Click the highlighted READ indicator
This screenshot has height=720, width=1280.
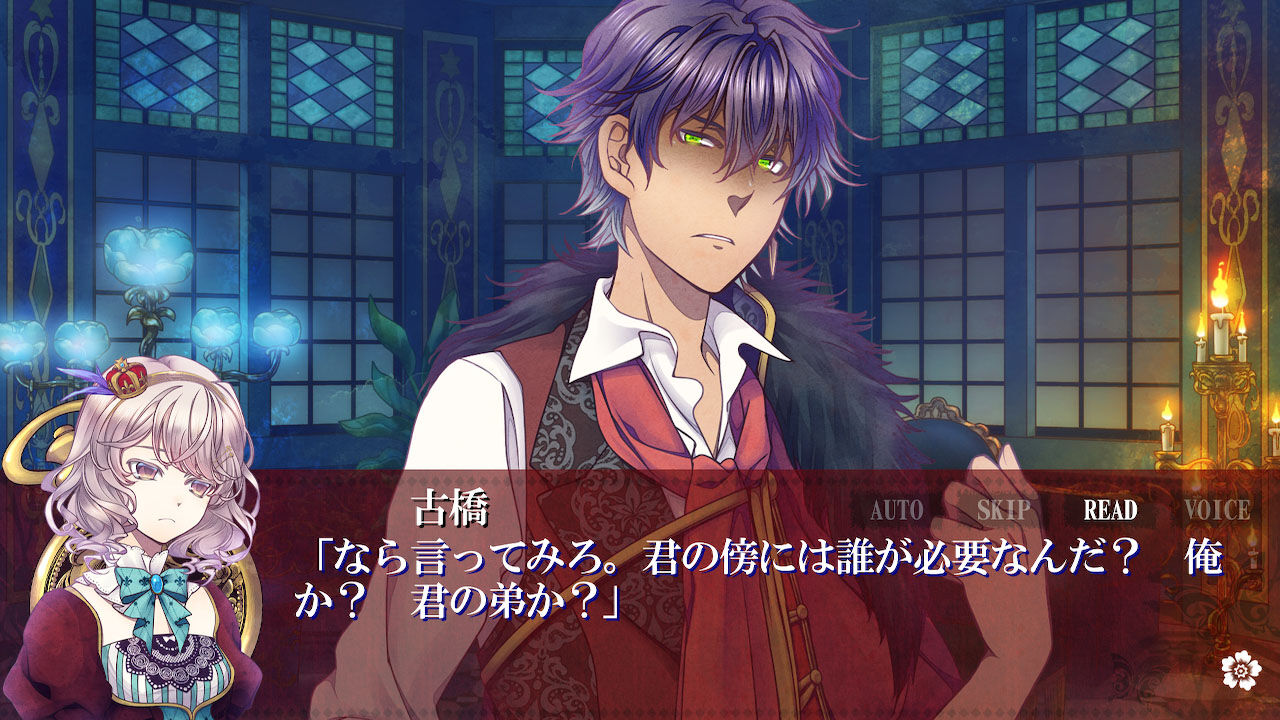tap(1112, 508)
